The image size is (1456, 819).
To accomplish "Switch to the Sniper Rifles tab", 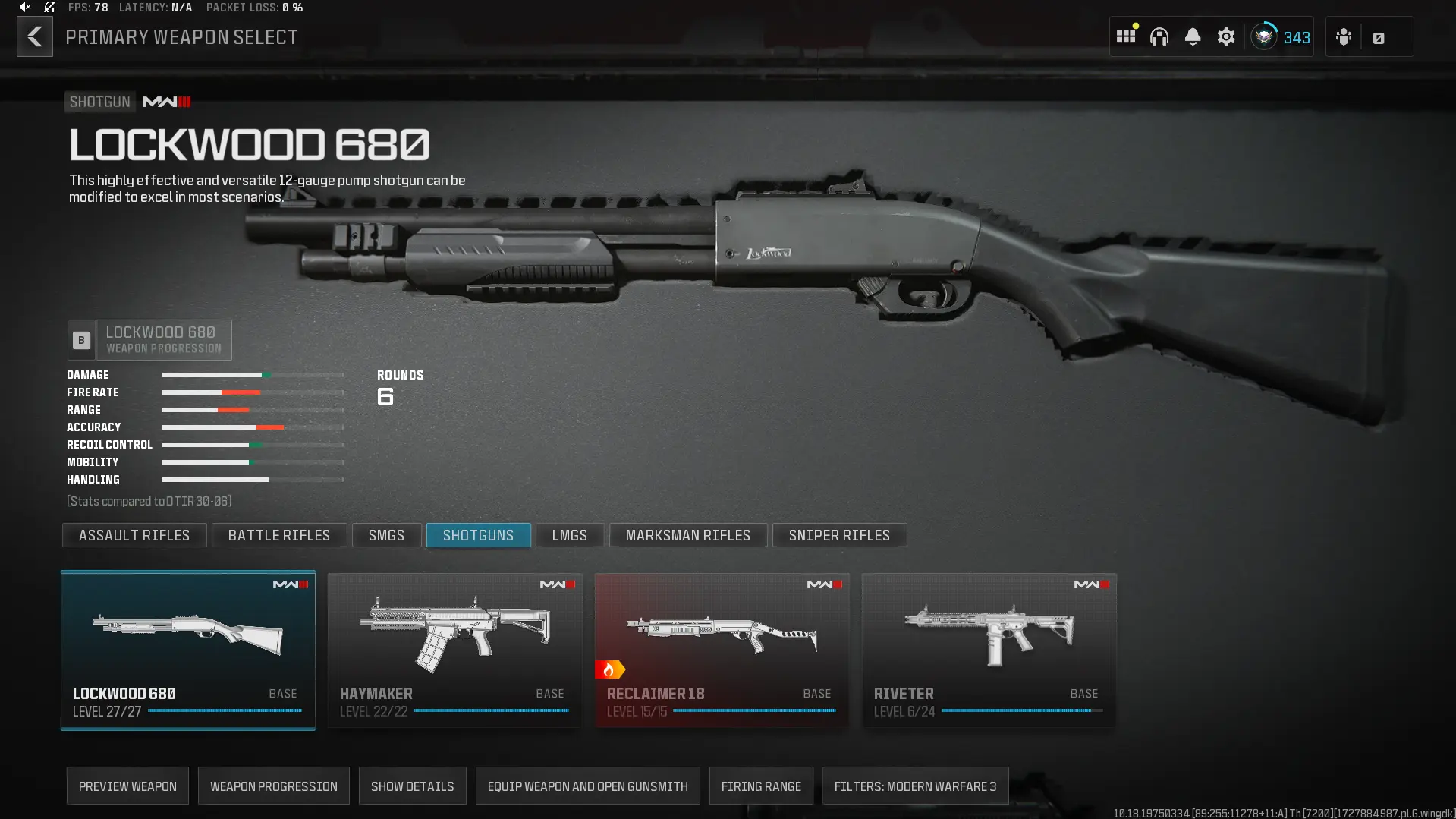I will coord(839,535).
